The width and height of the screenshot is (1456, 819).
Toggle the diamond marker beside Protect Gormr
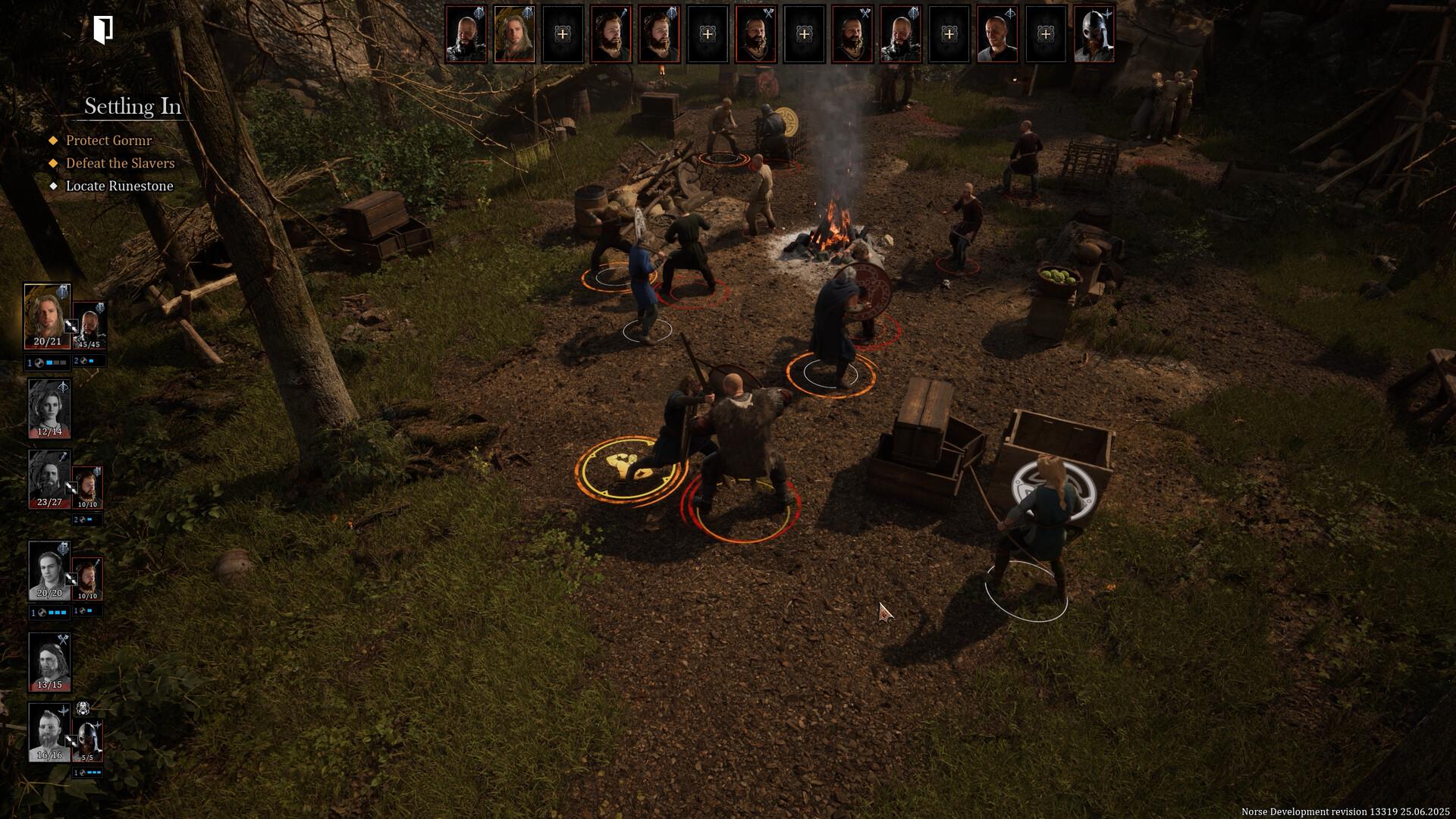point(52,141)
